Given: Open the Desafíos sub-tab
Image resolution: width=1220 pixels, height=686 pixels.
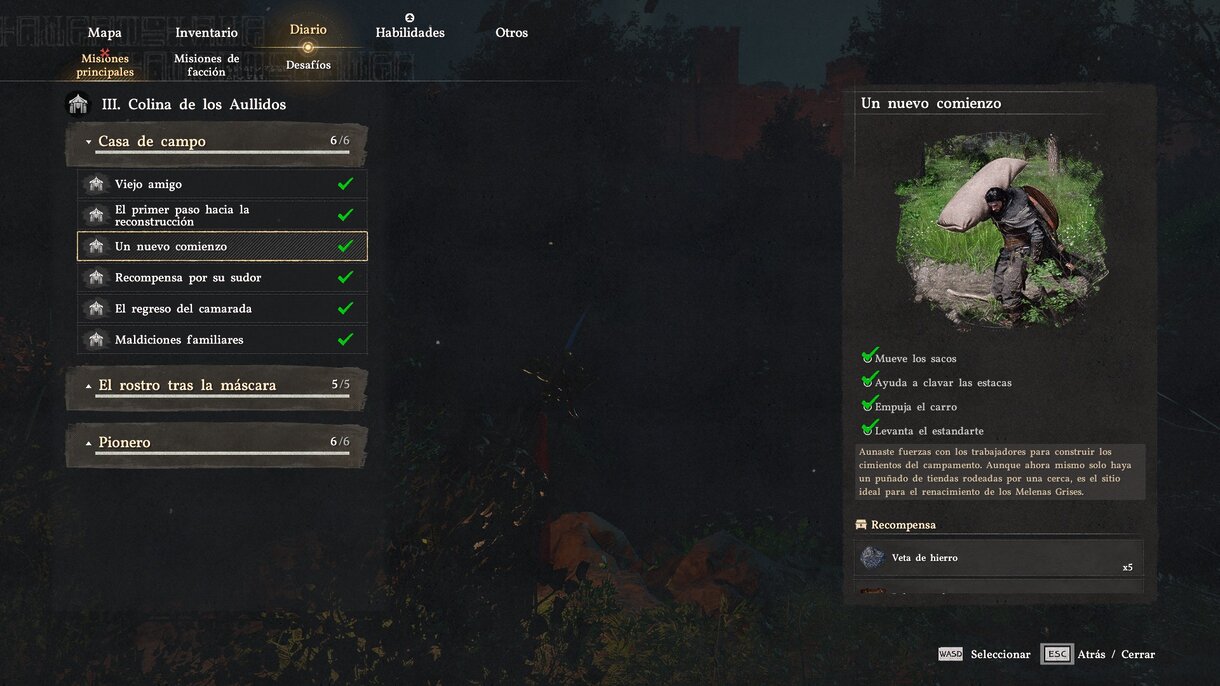Looking at the screenshot, I should [308, 65].
